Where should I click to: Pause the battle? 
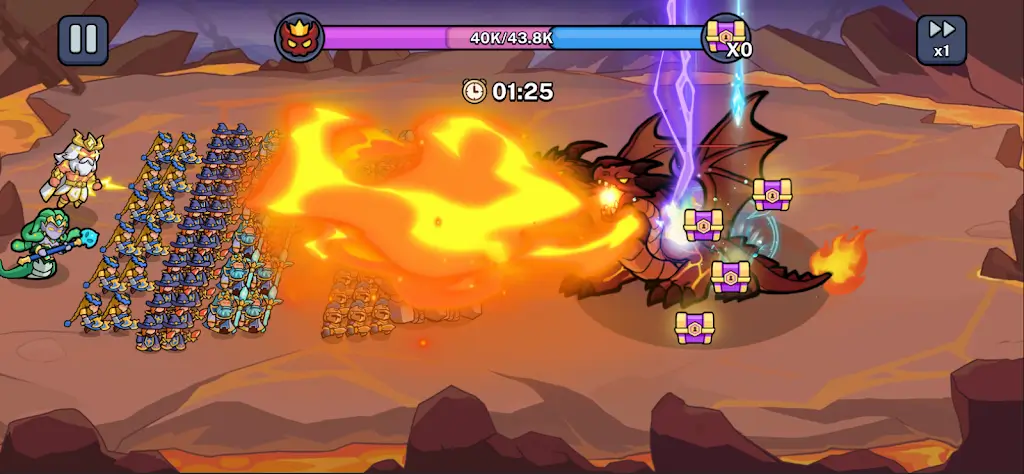tap(83, 40)
